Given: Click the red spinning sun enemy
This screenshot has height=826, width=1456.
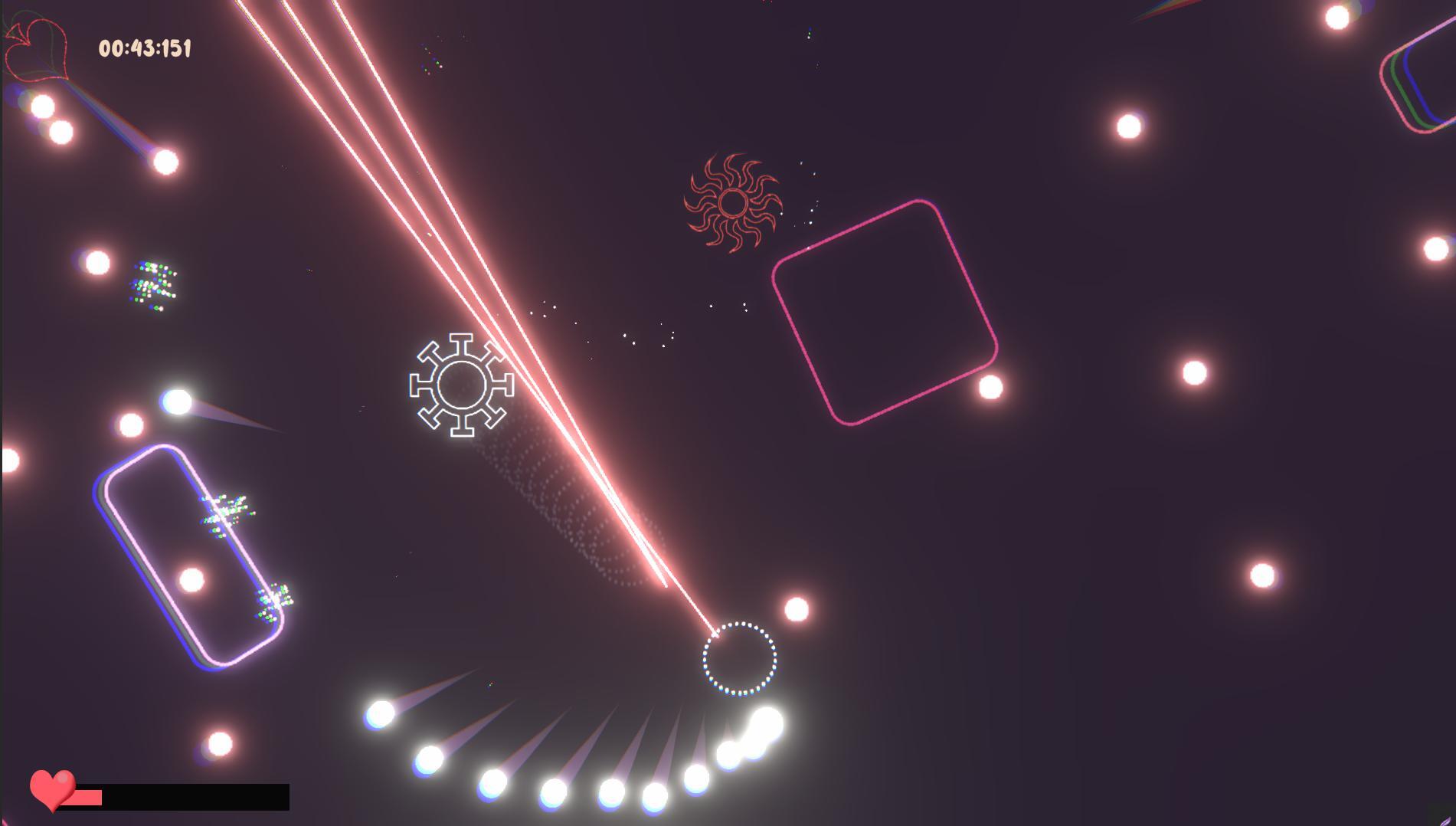Looking at the screenshot, I should click(733, 204).
